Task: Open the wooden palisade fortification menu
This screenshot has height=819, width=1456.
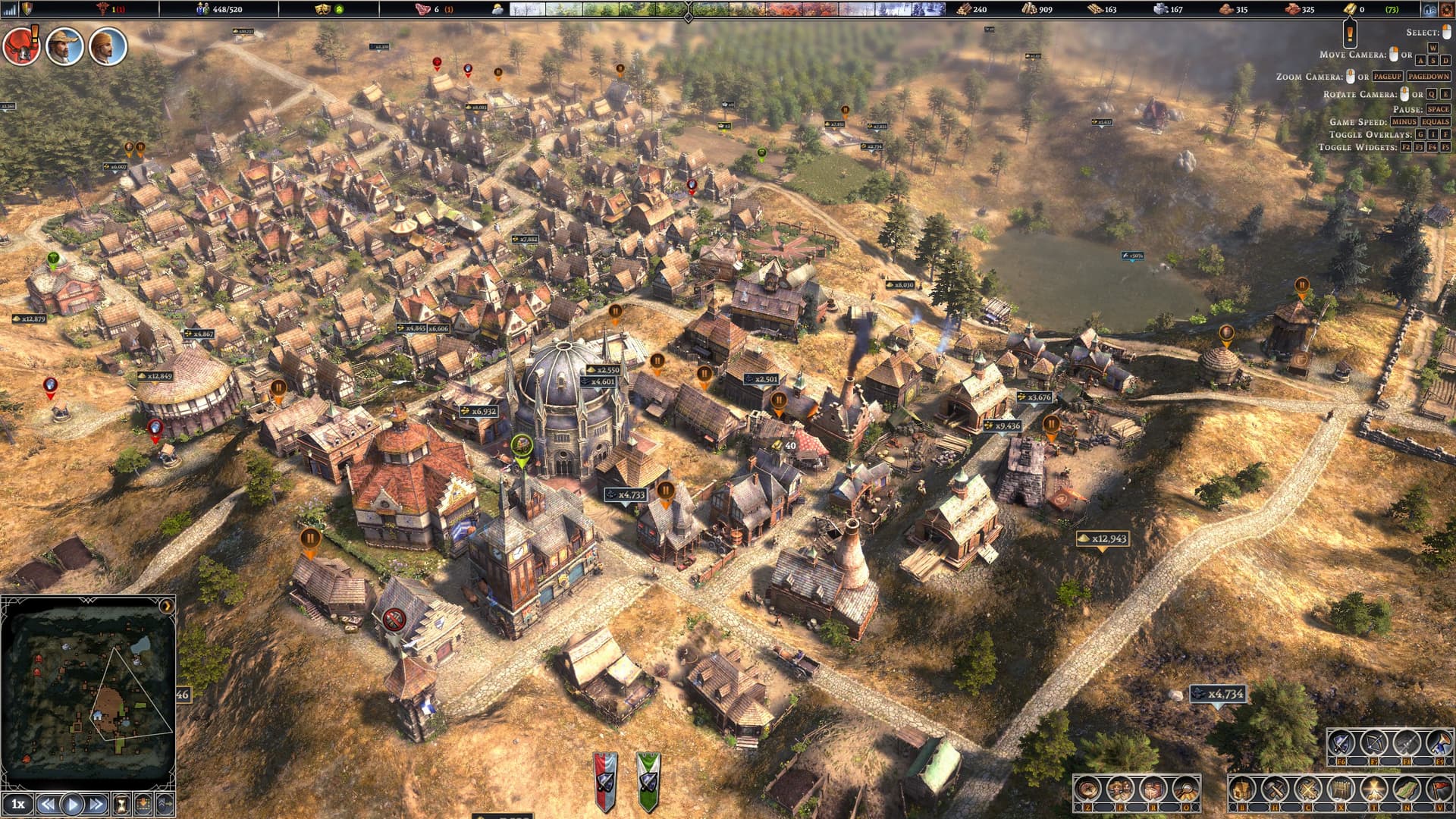Action: (x=1341, y=789)
